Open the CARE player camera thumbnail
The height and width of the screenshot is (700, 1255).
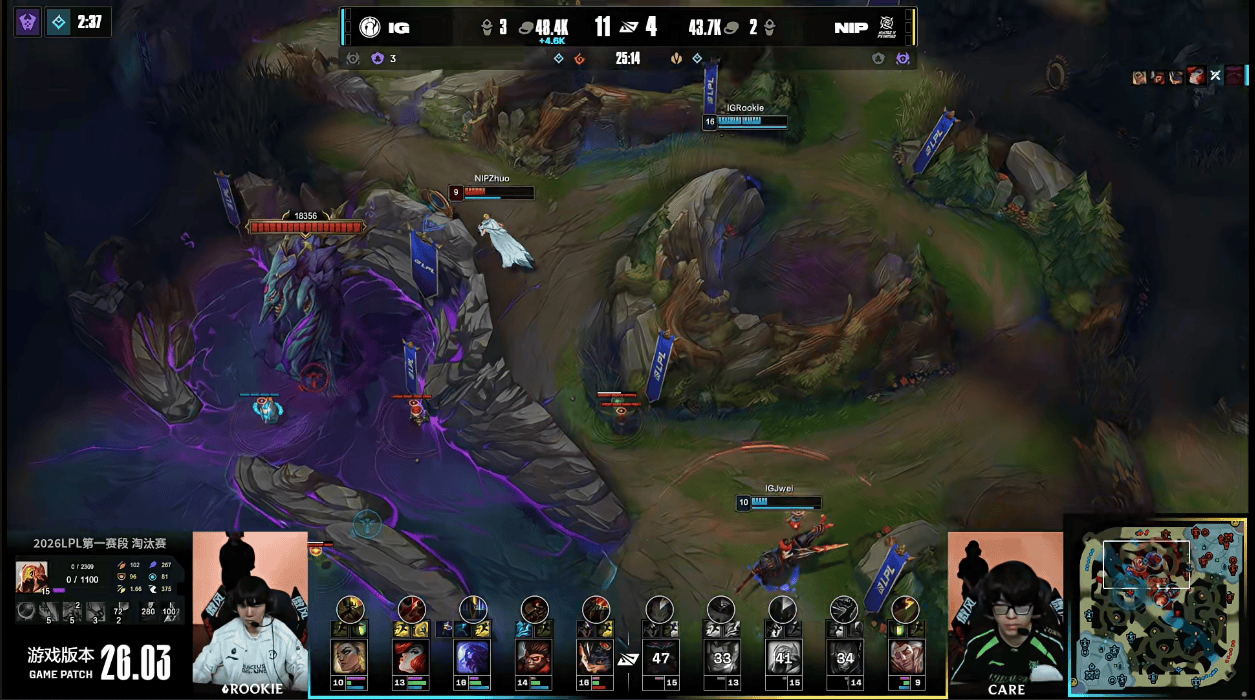[1005, 610]
